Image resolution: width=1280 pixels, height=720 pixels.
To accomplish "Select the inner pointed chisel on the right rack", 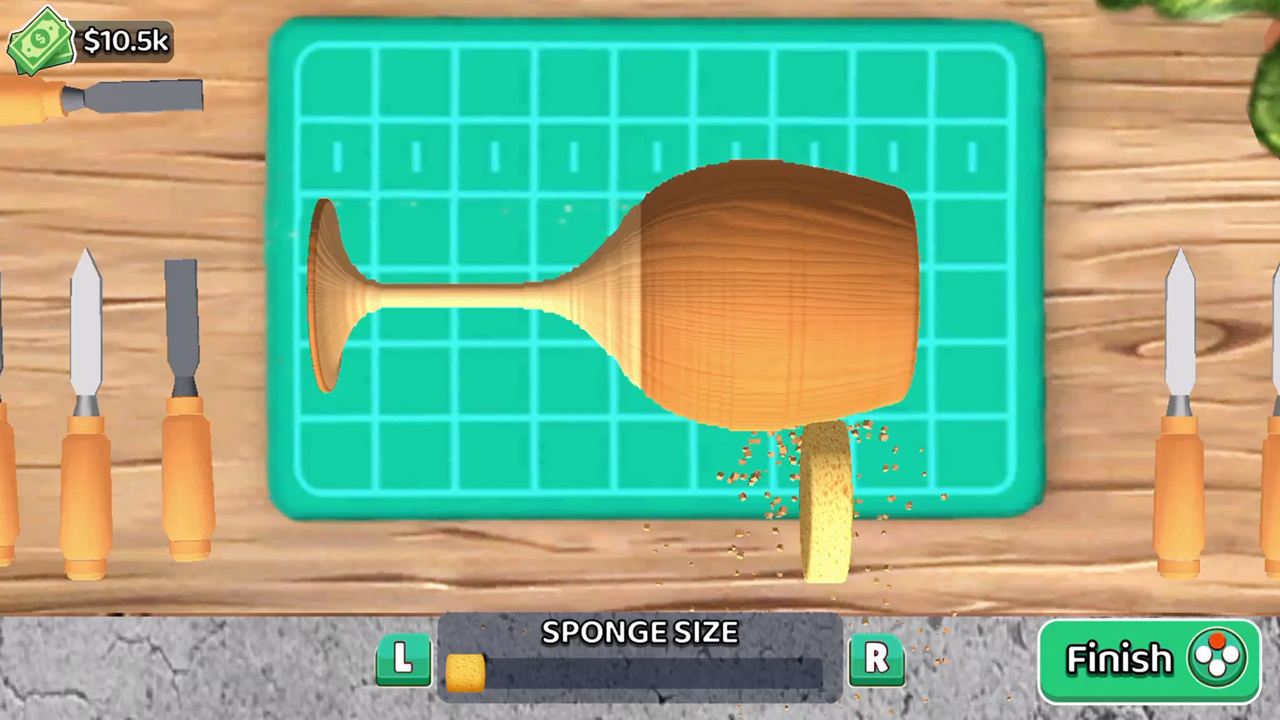I will pos(1180,400).
